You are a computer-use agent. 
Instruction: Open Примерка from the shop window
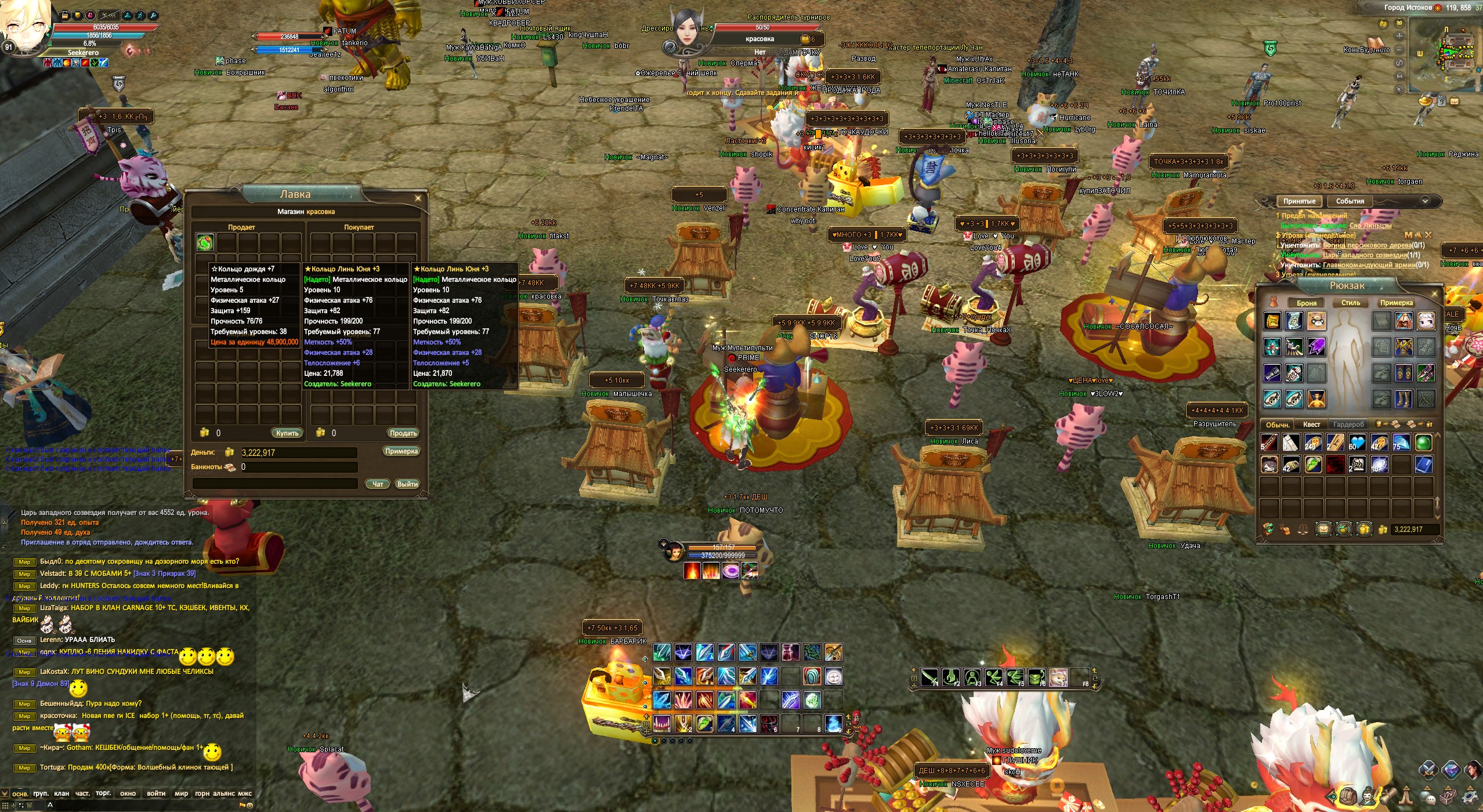pyautogui.click(x=401, y=451)
